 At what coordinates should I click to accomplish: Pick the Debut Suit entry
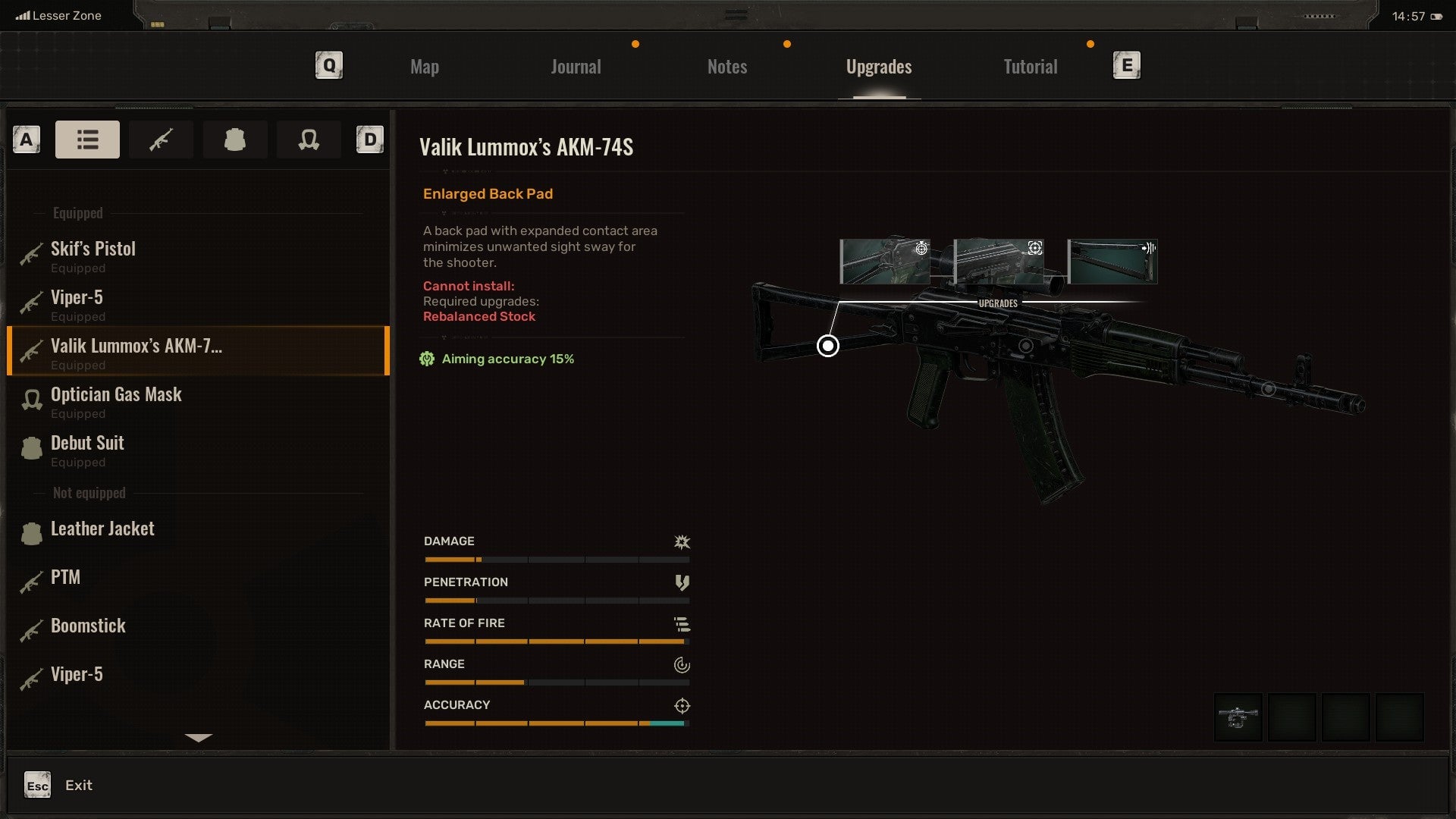click(87, 450)
